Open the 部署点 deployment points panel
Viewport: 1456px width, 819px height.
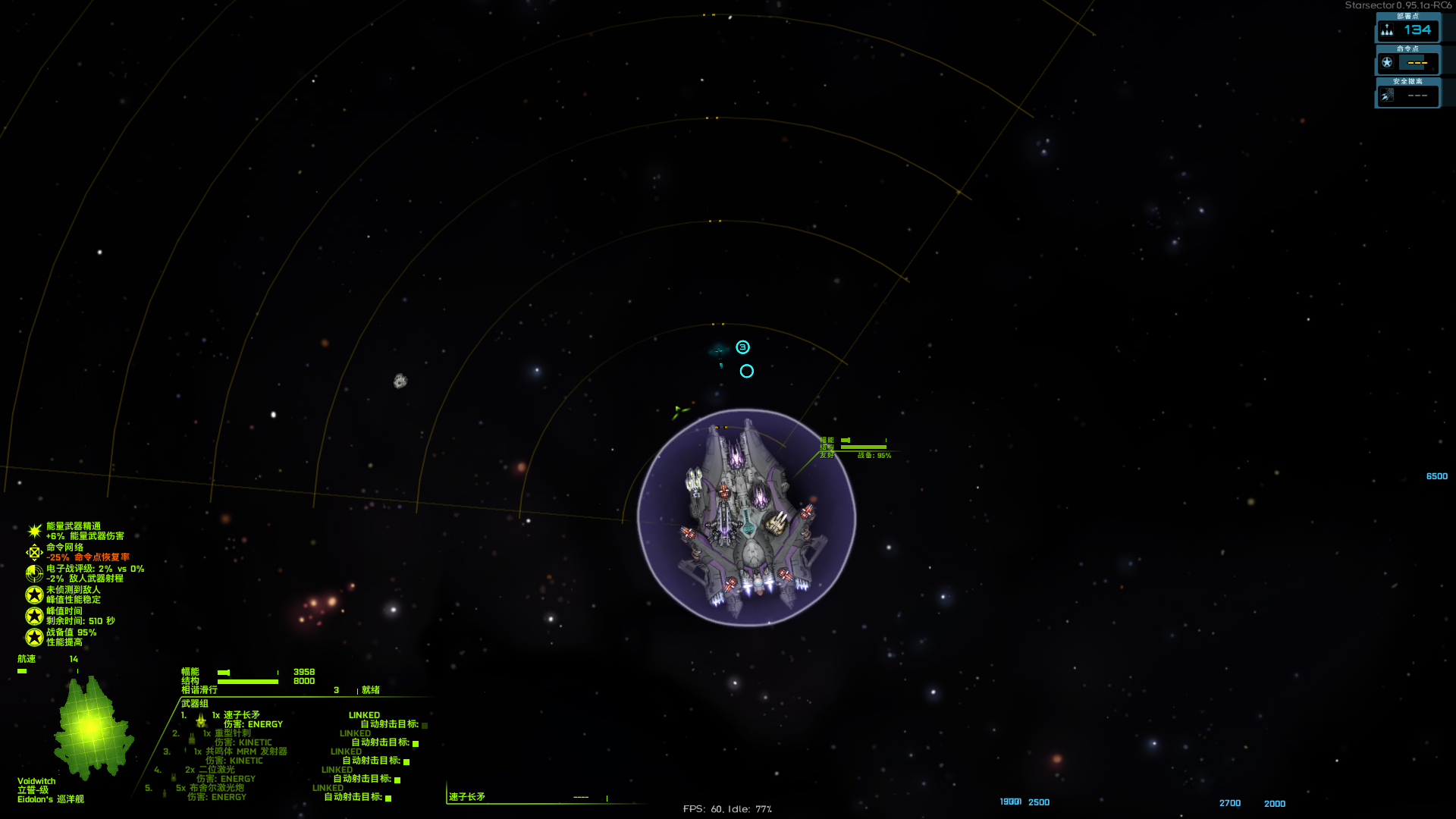1407,30
